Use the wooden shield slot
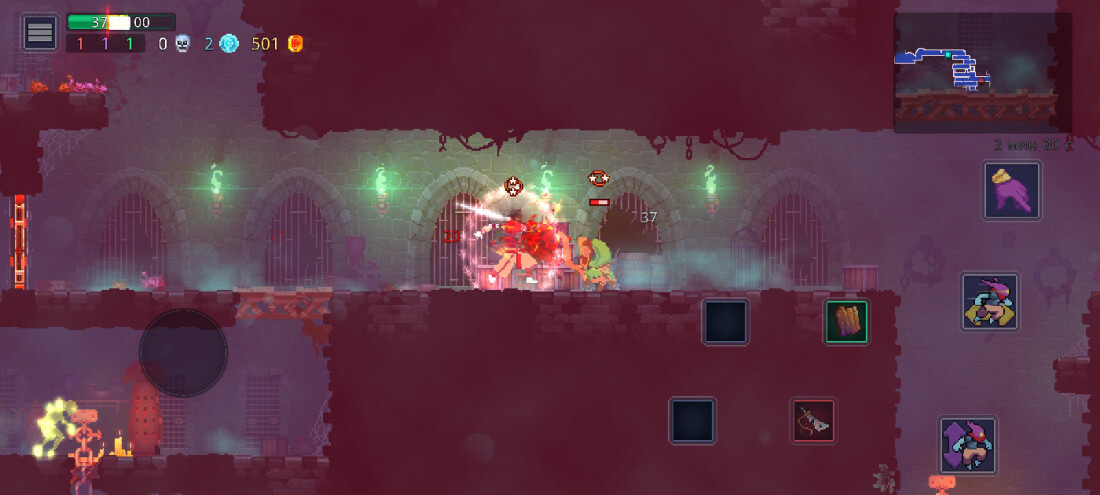 pyautogui.click(x=846, y=322)
